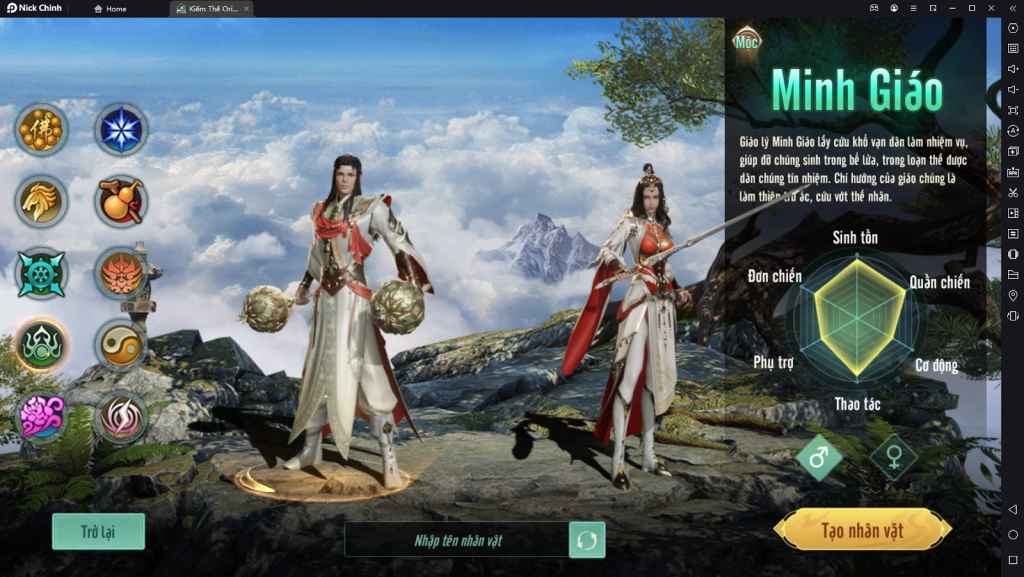Generate a random name with the refresh button
The height and width of the screenshot is (577, 1024).
[587, 540]
